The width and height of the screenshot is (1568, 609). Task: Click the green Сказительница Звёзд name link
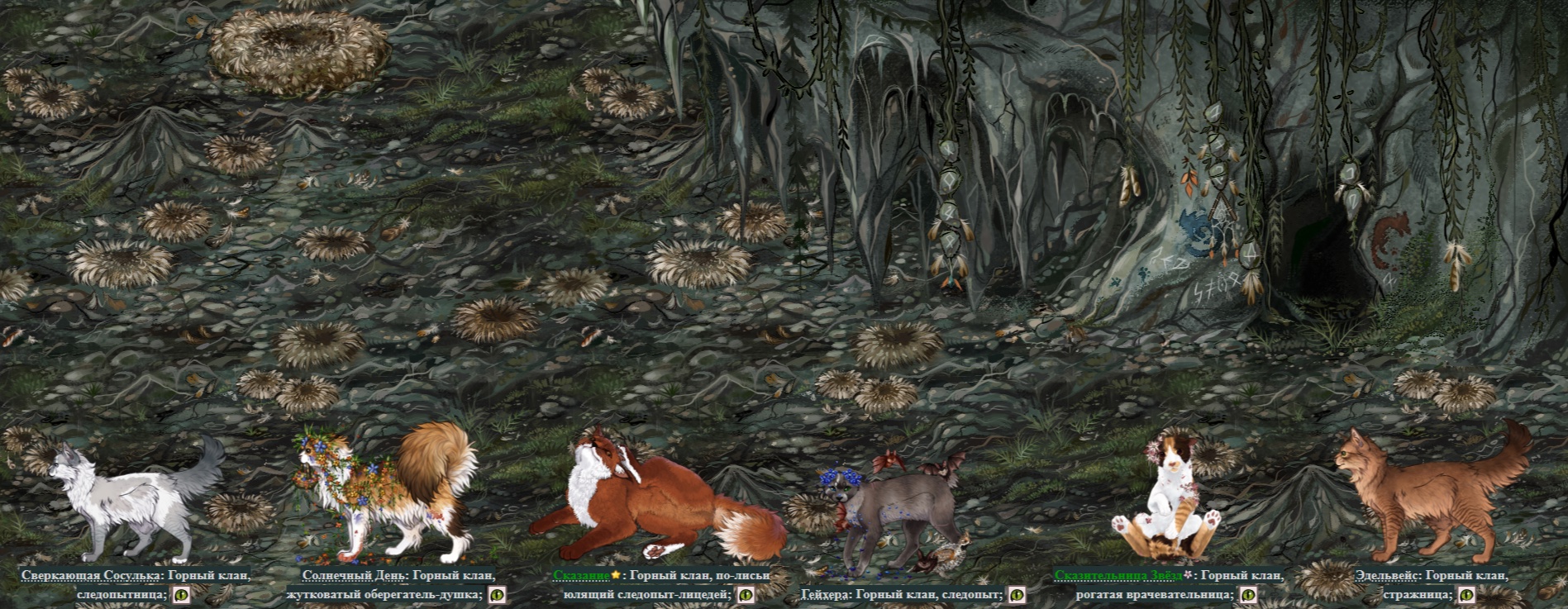coord(1118,575)
